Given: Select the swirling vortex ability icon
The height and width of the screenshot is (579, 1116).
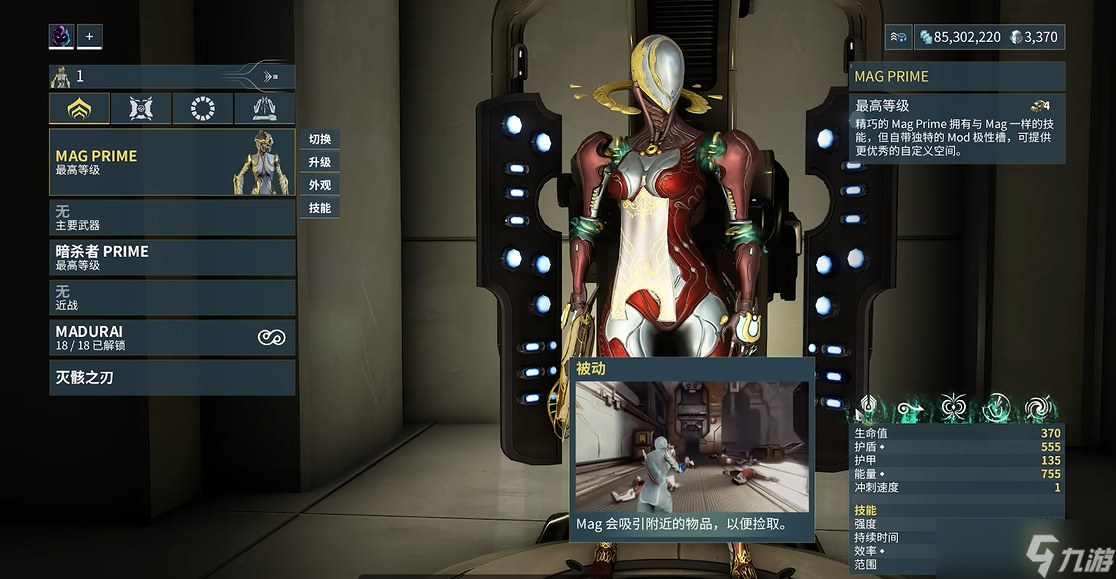Looking at the screenshot, I should [x=1039, y=408].
